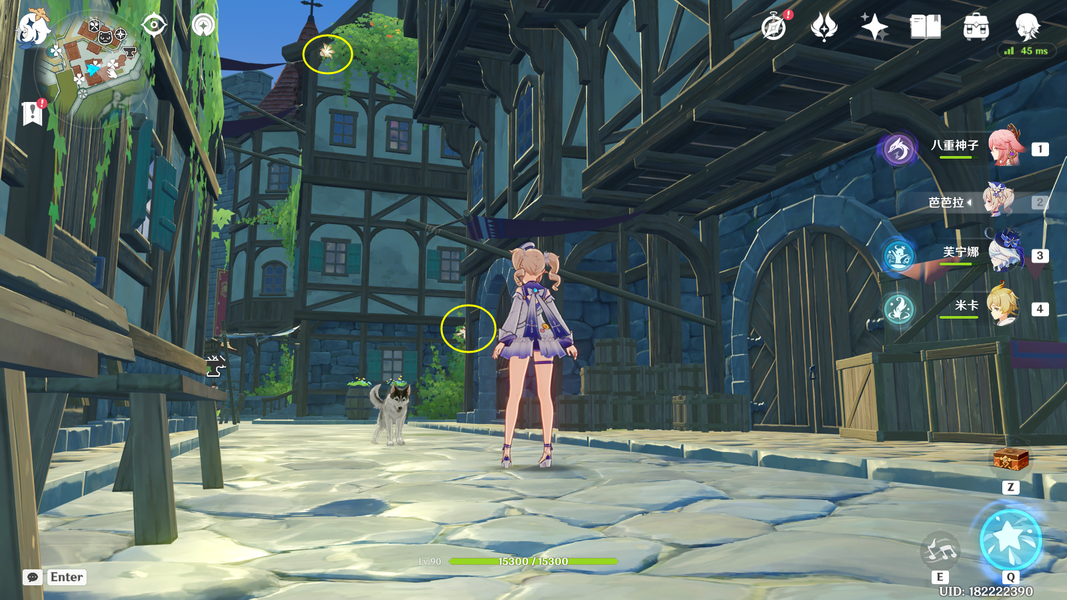
Task: Select active character 芭芭拉 in party list
Action: [x=1000, y=202]
